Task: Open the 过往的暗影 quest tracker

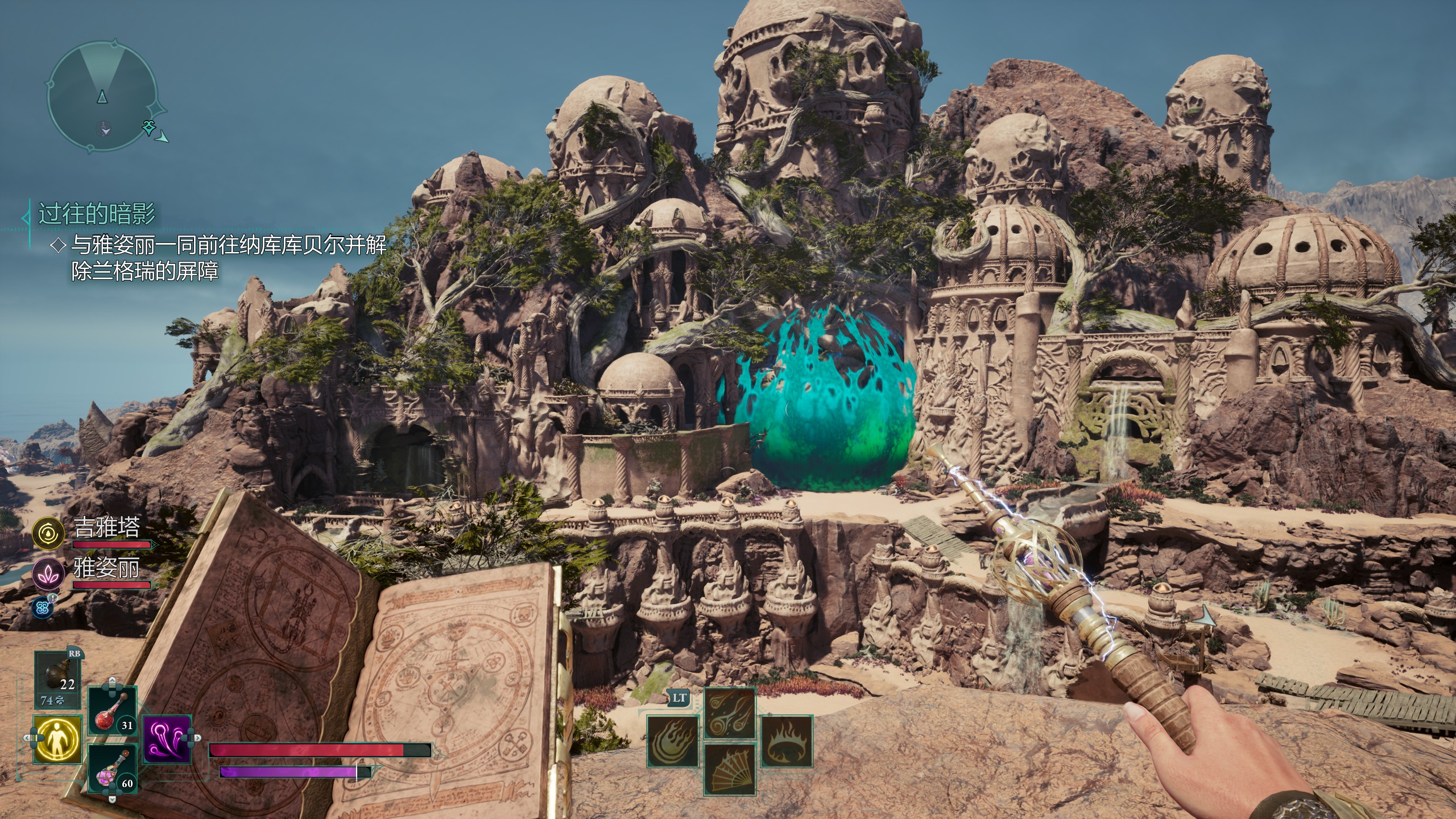Action: [x=97, y=214]
